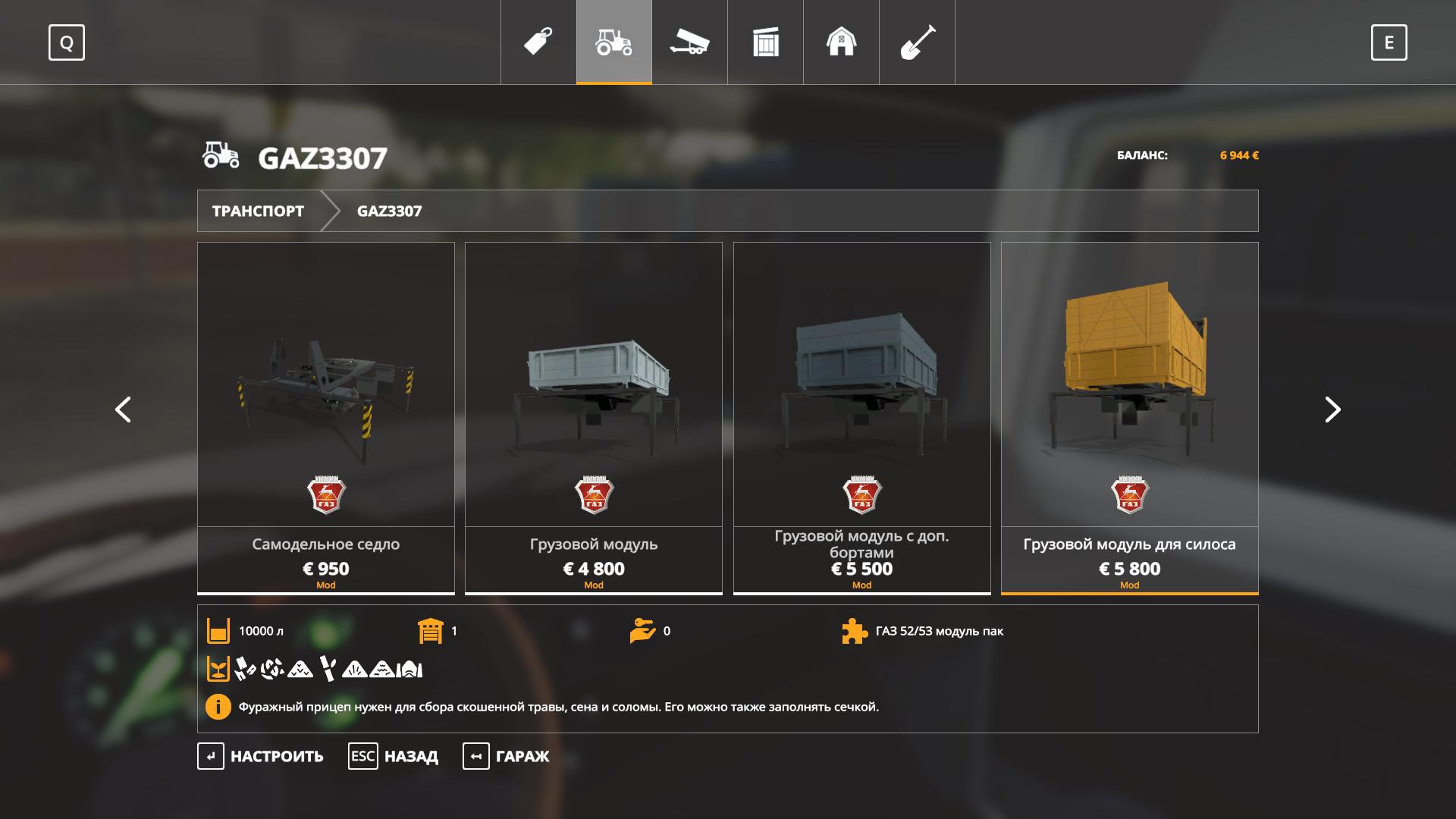The image size is (1456, 819).
Task: Show previous items with the left arrow
Action: (x=123, y=409)
